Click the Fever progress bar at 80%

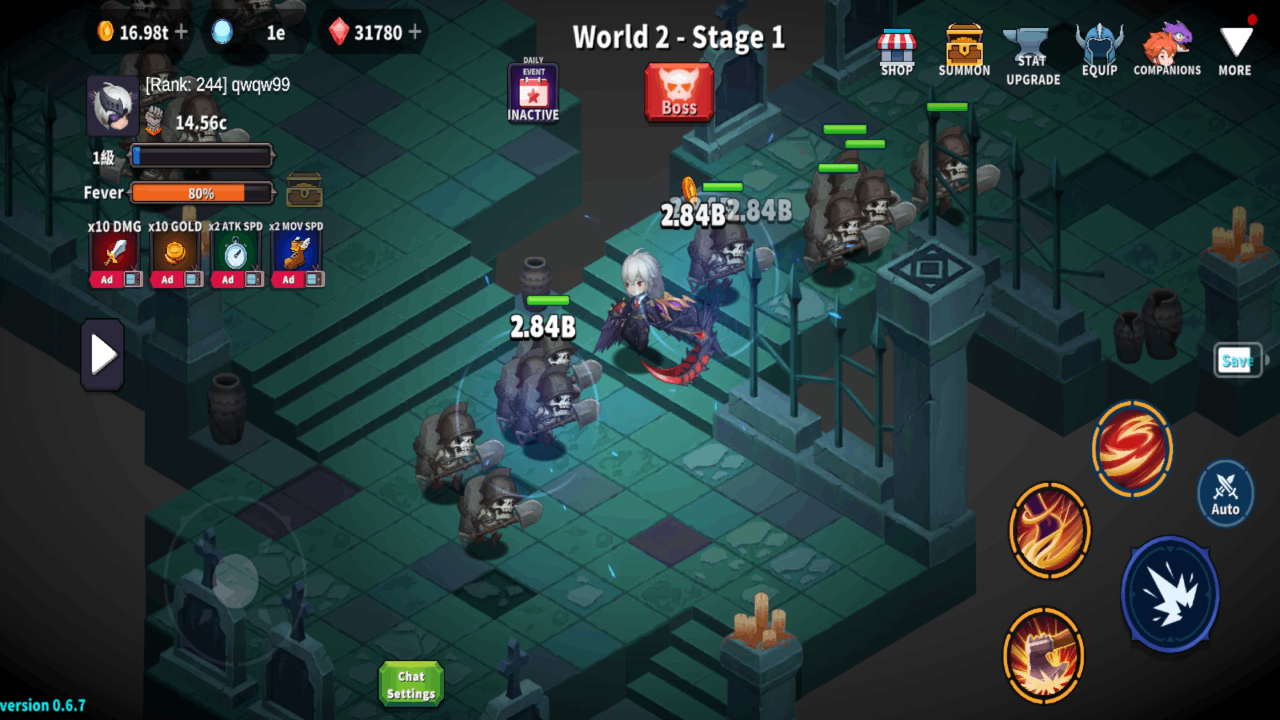click(x=202, y=192)
